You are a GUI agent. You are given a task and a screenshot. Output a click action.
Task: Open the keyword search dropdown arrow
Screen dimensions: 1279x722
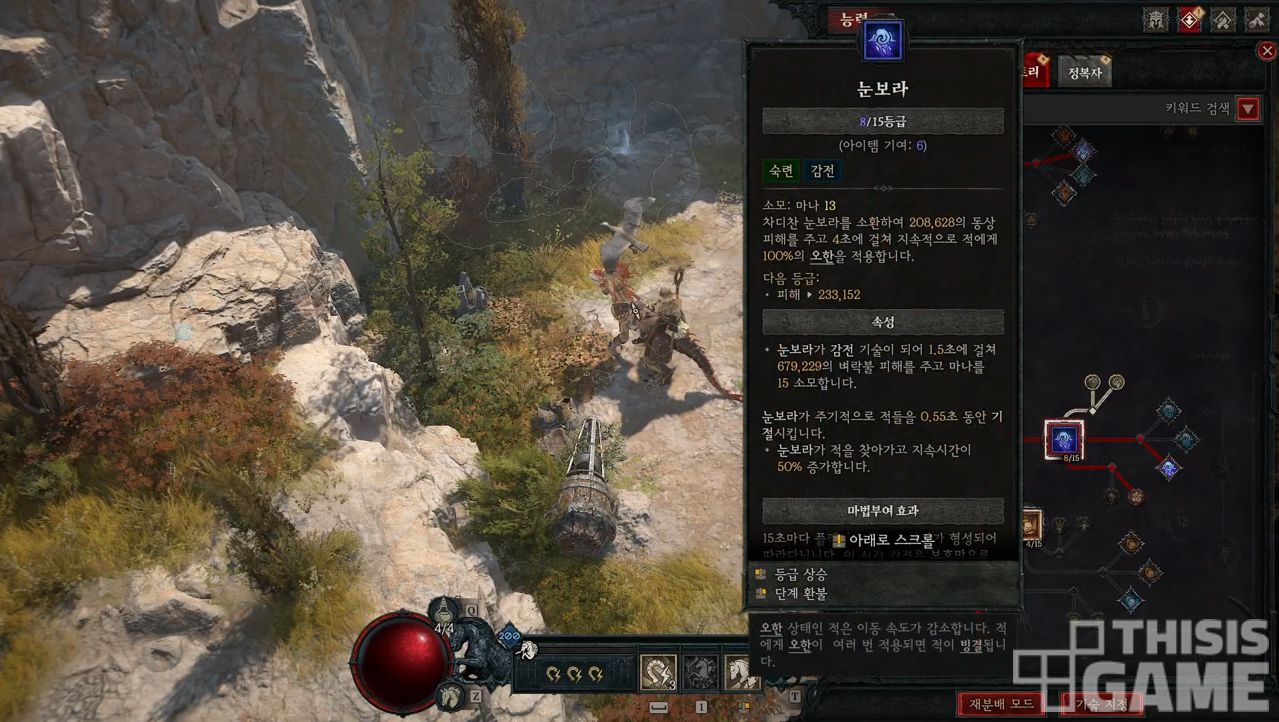pos(1248,109)
